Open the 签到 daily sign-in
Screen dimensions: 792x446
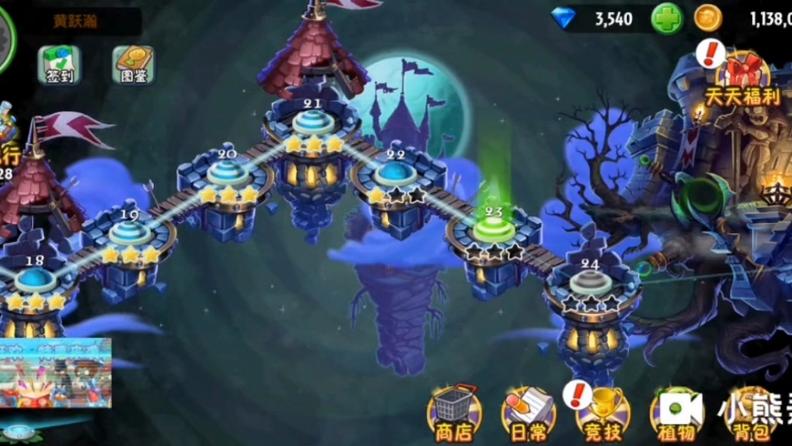[59, 64]
